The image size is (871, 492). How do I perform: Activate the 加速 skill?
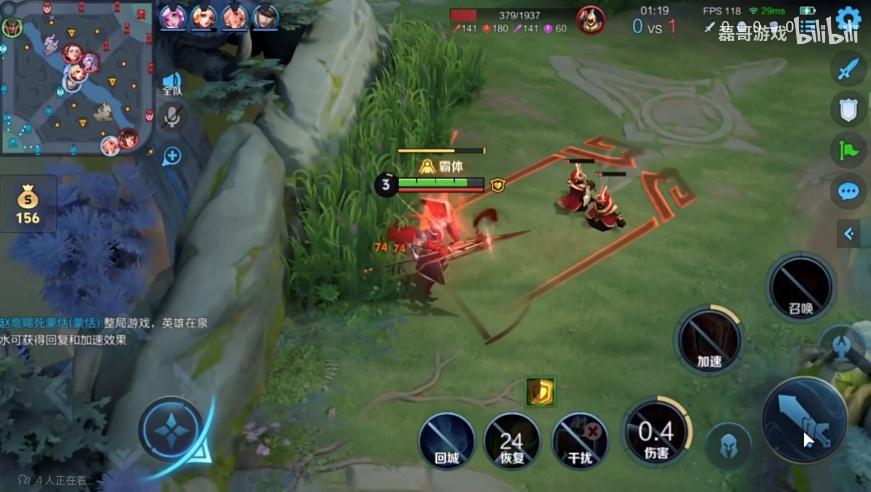click(x=709, y=340)
